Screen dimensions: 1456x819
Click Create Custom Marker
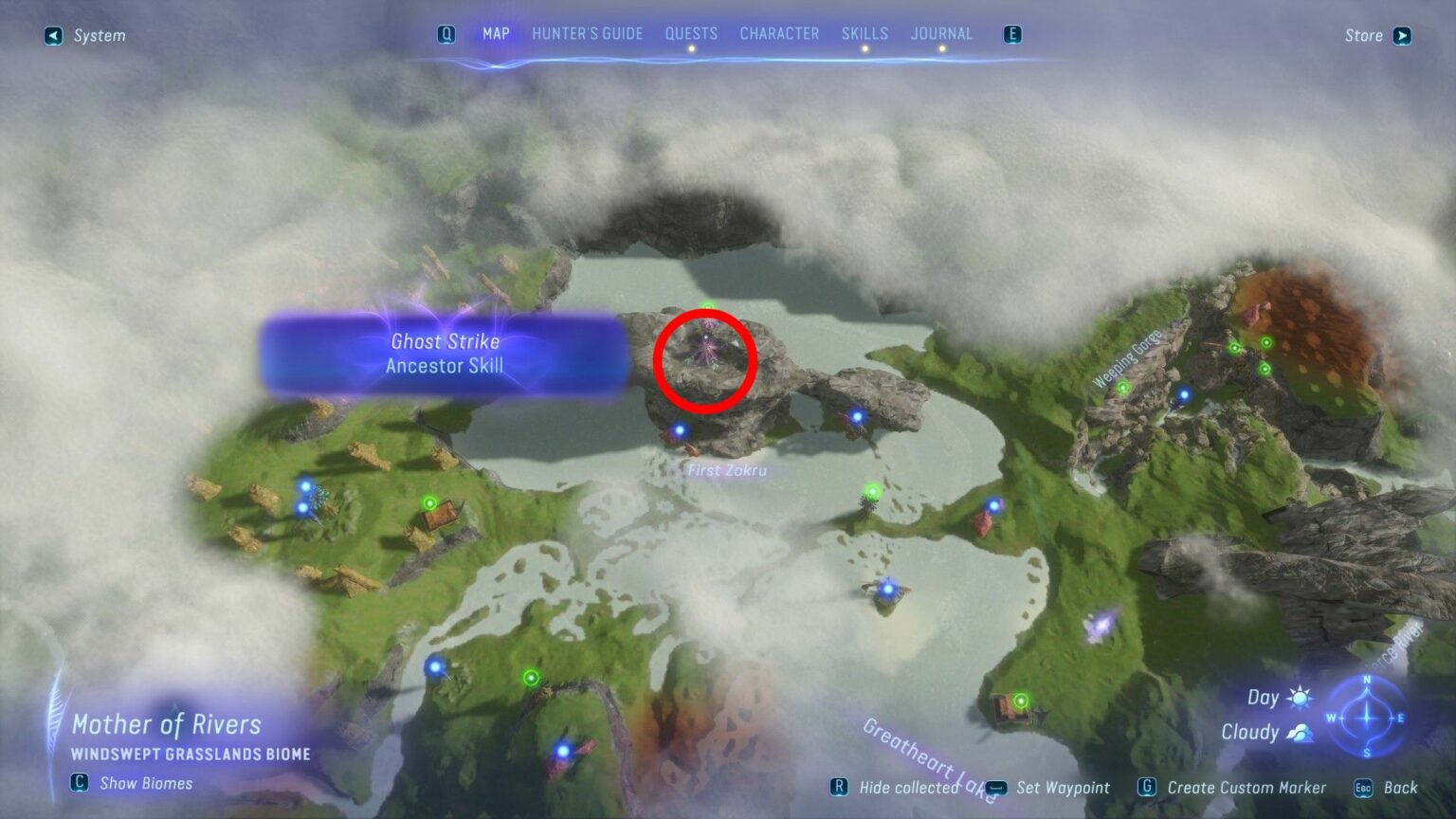pos(1247,788)
